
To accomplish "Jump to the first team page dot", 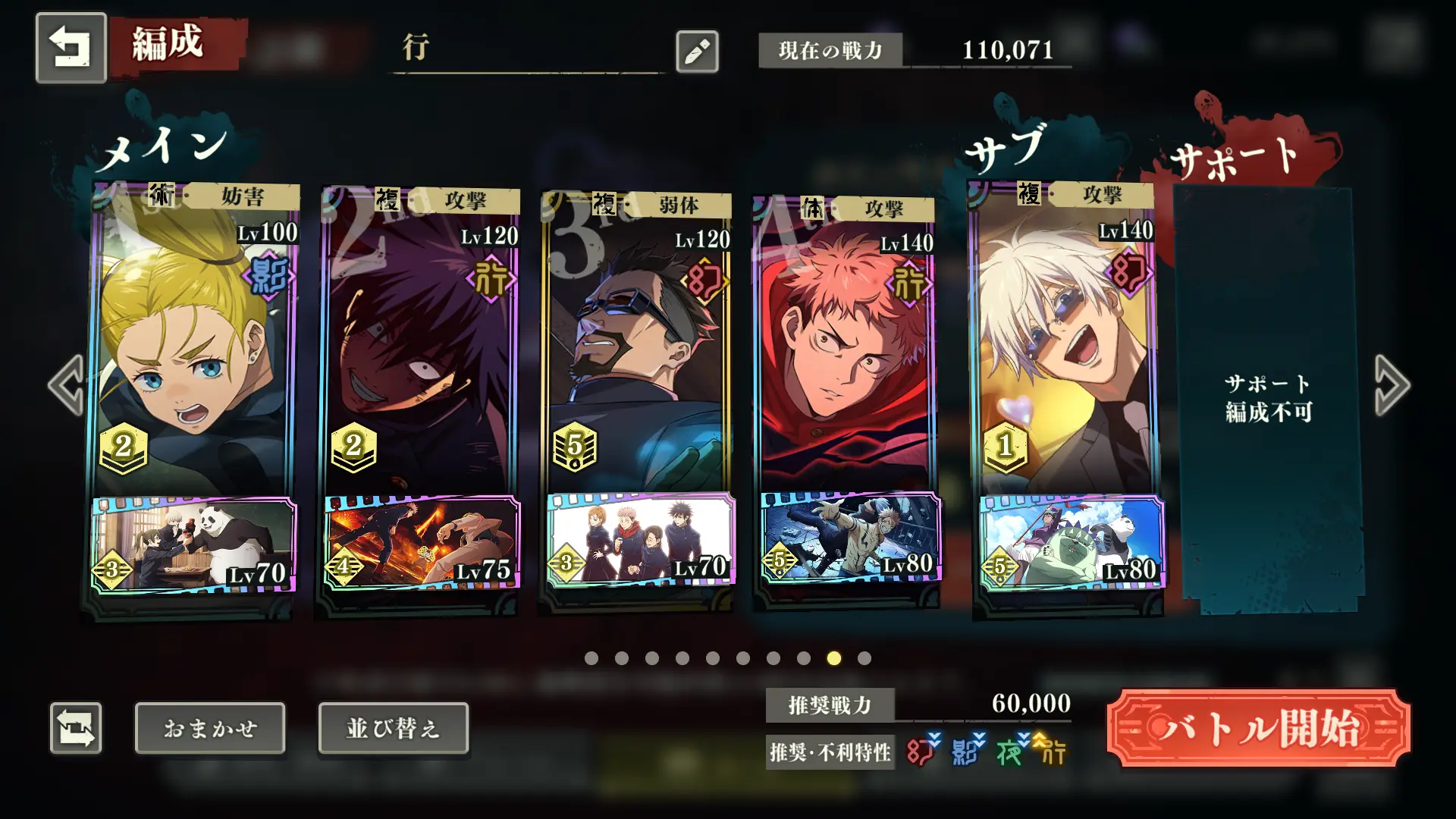I will point(591,658).
